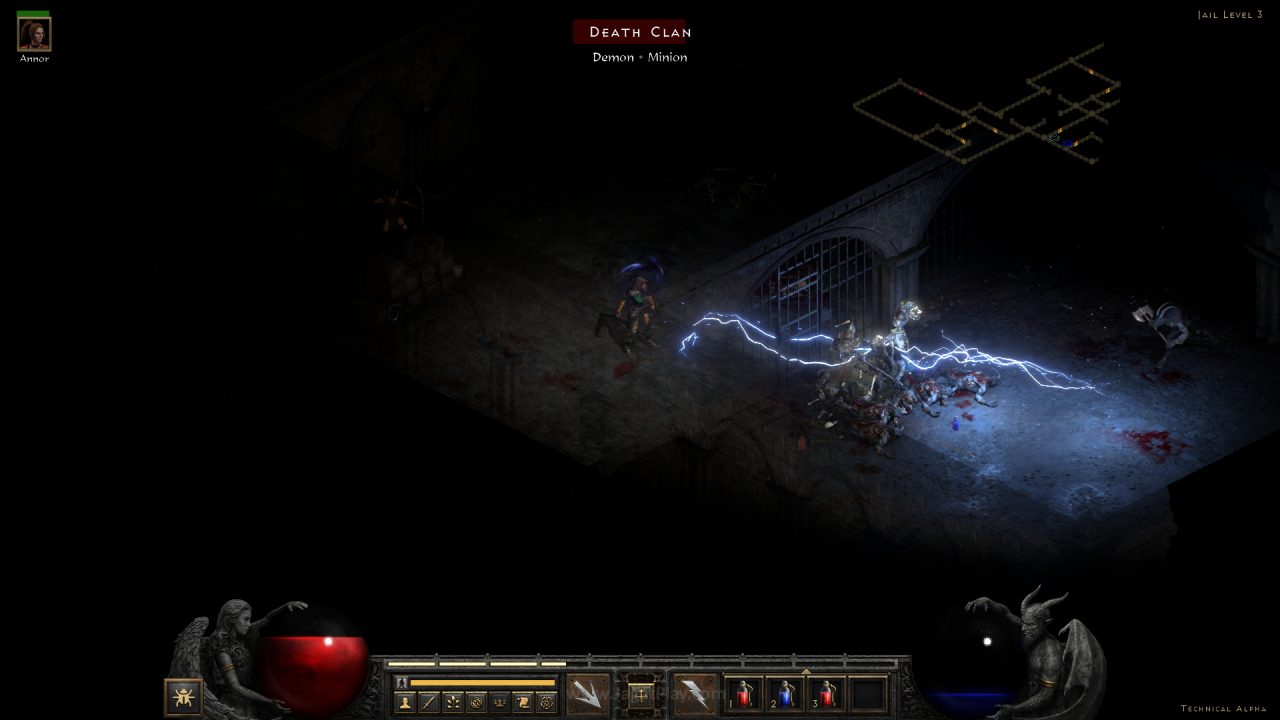The width and height of the screenshot is (1280, 720).
Task: Select the left-click arrow skill
Action: [x=588, y=694]
